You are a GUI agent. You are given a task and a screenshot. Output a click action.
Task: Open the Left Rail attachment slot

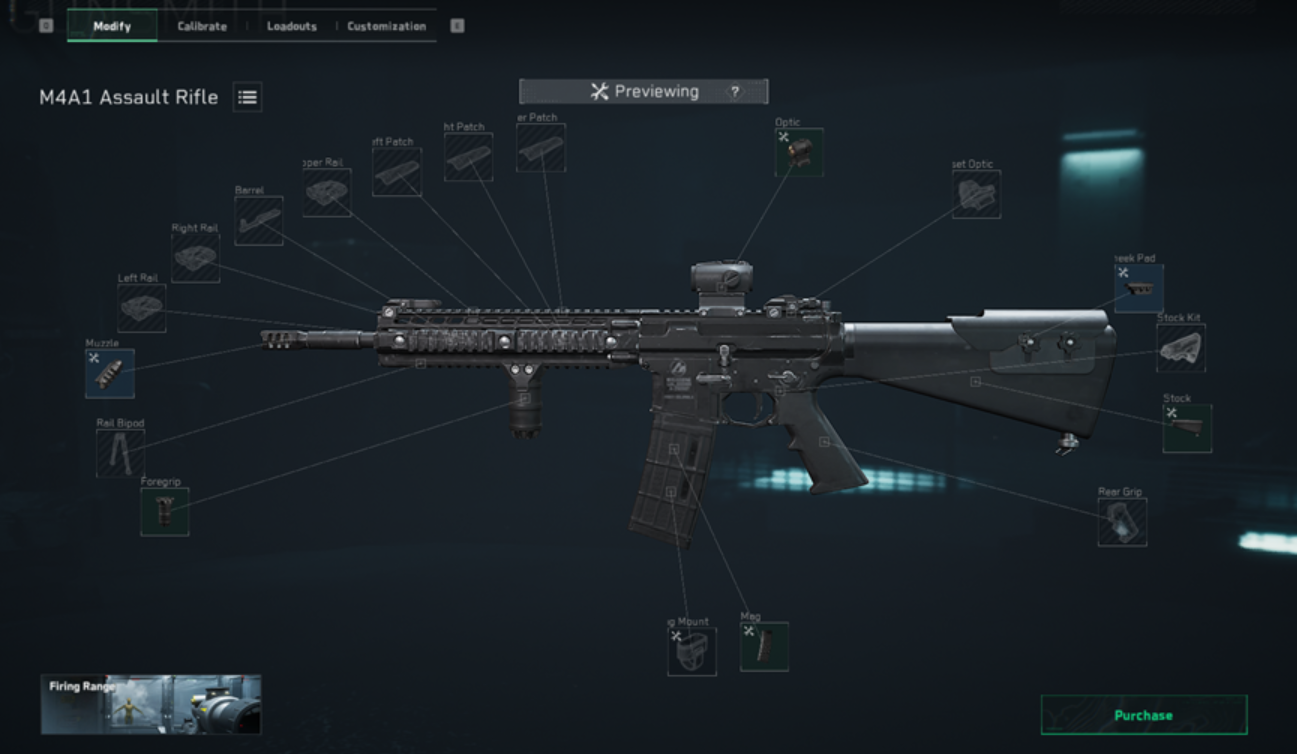tap(141, 307)
